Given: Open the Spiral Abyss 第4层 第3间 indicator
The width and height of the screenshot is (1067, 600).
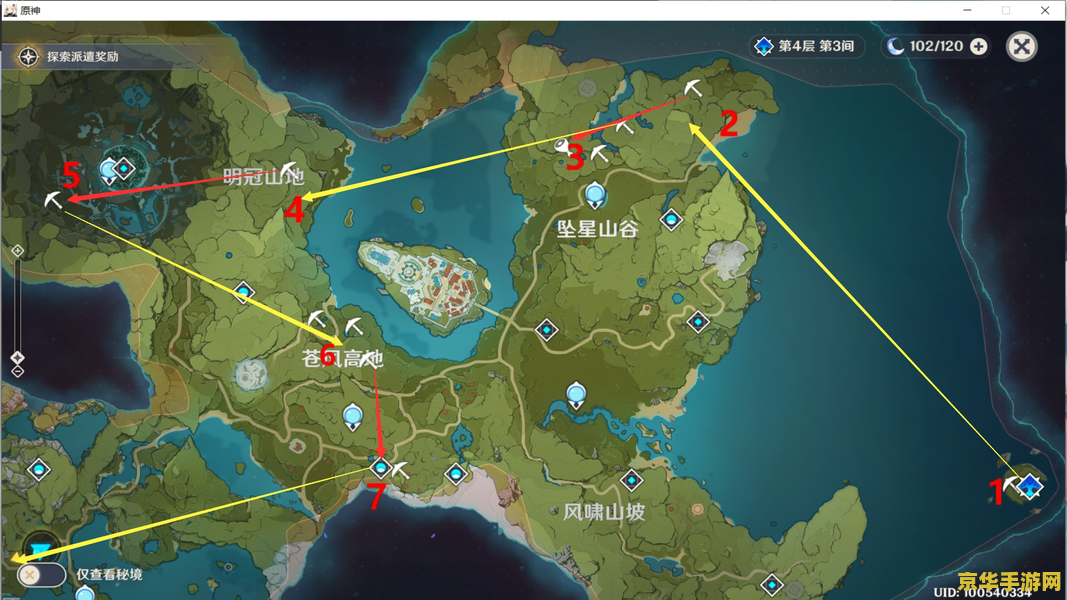Looking at the screenshot, I should (x=804, y=47).
